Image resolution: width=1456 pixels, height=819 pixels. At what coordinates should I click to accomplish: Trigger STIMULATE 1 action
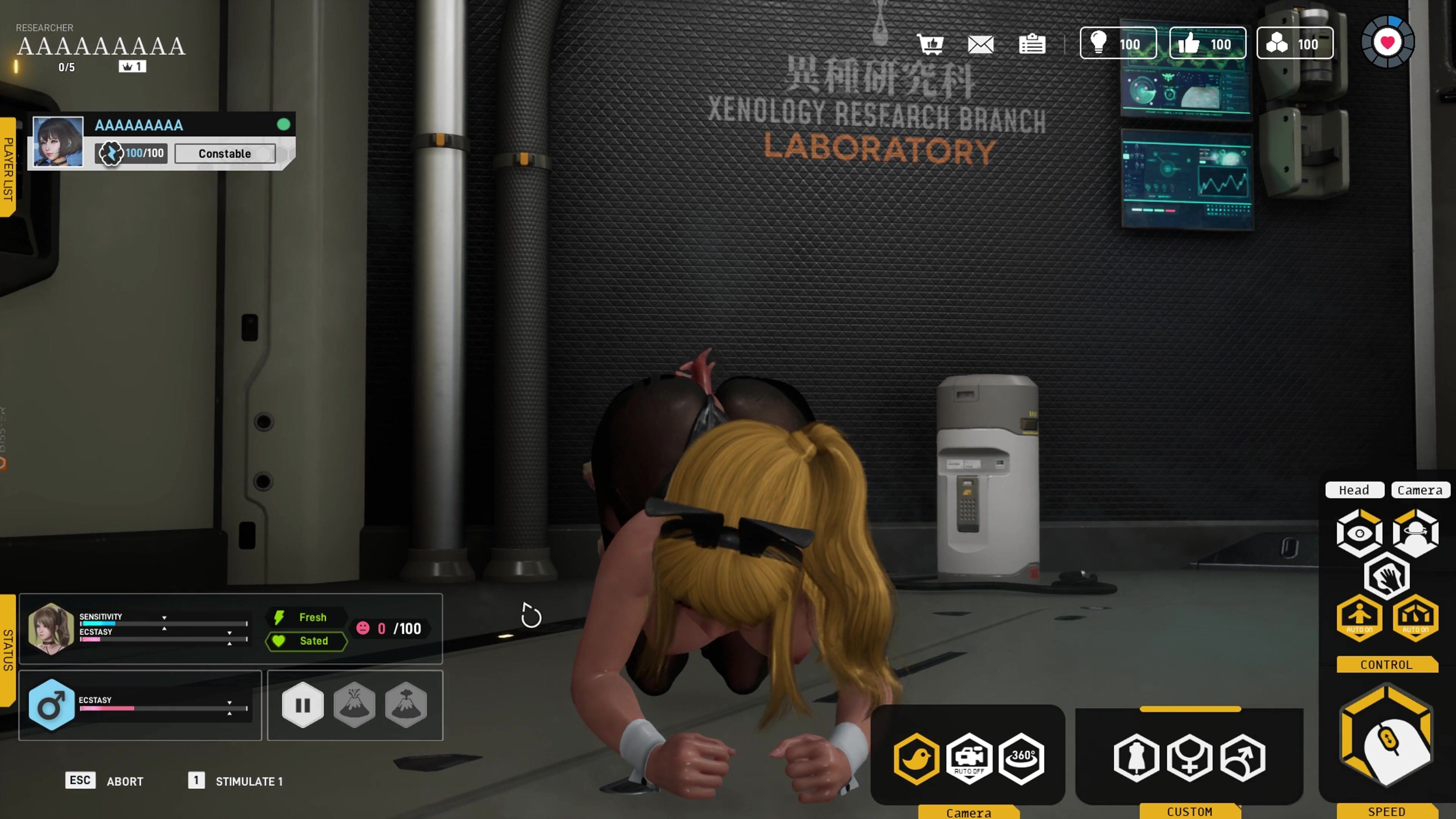pyautogui.click(x=249, y=781)
